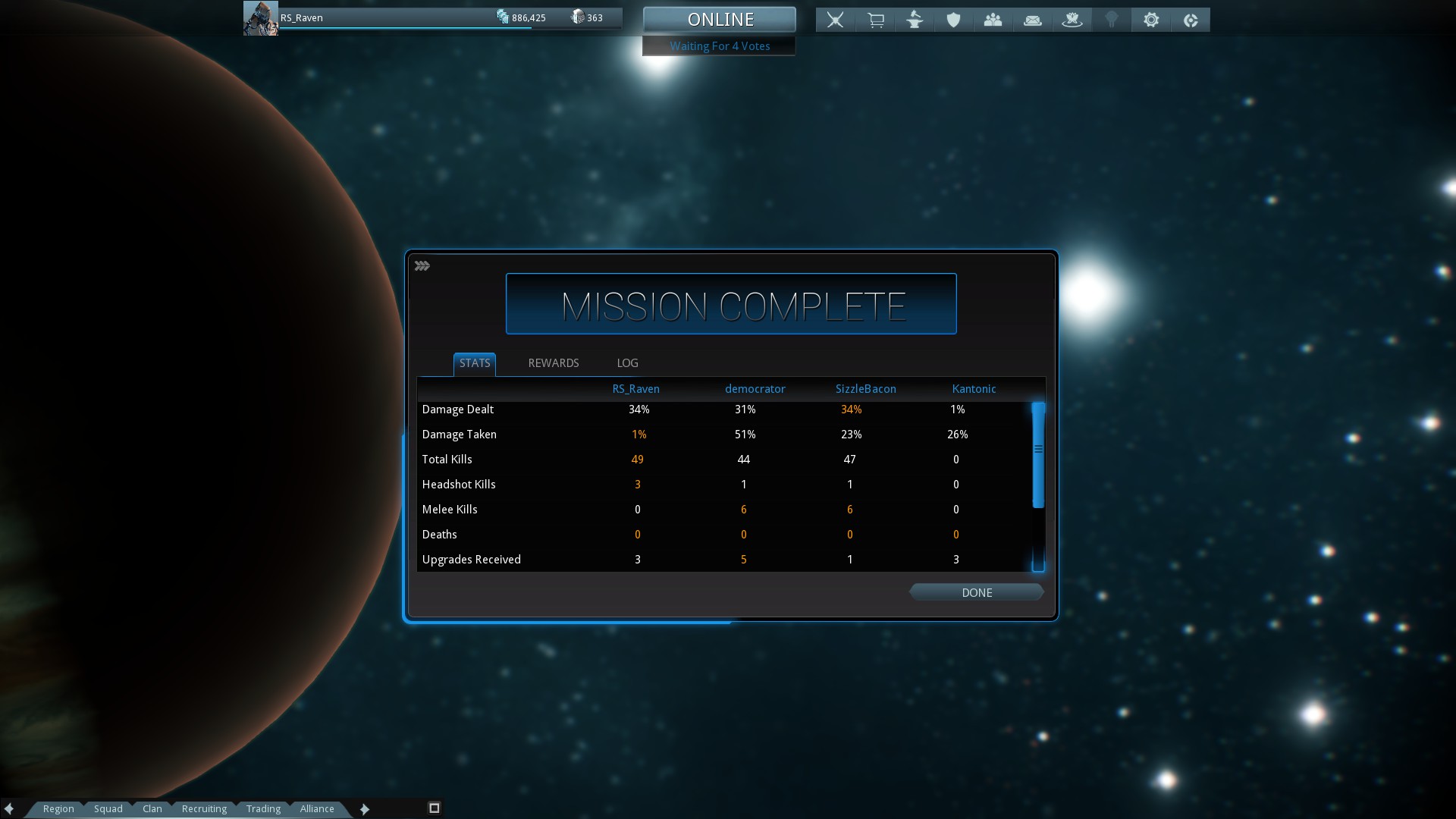Confirm mission results with DONE
The width and height of the screenshot is (1456, 819).
coord(977,592)
